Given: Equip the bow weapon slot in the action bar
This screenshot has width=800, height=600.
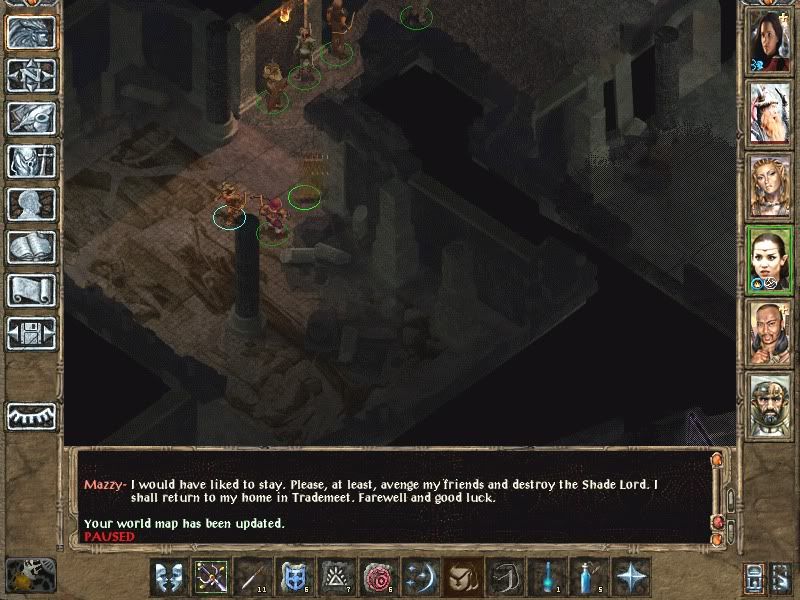Looking at the screenshot, I should pyautogui.click(x=210, y=577).
